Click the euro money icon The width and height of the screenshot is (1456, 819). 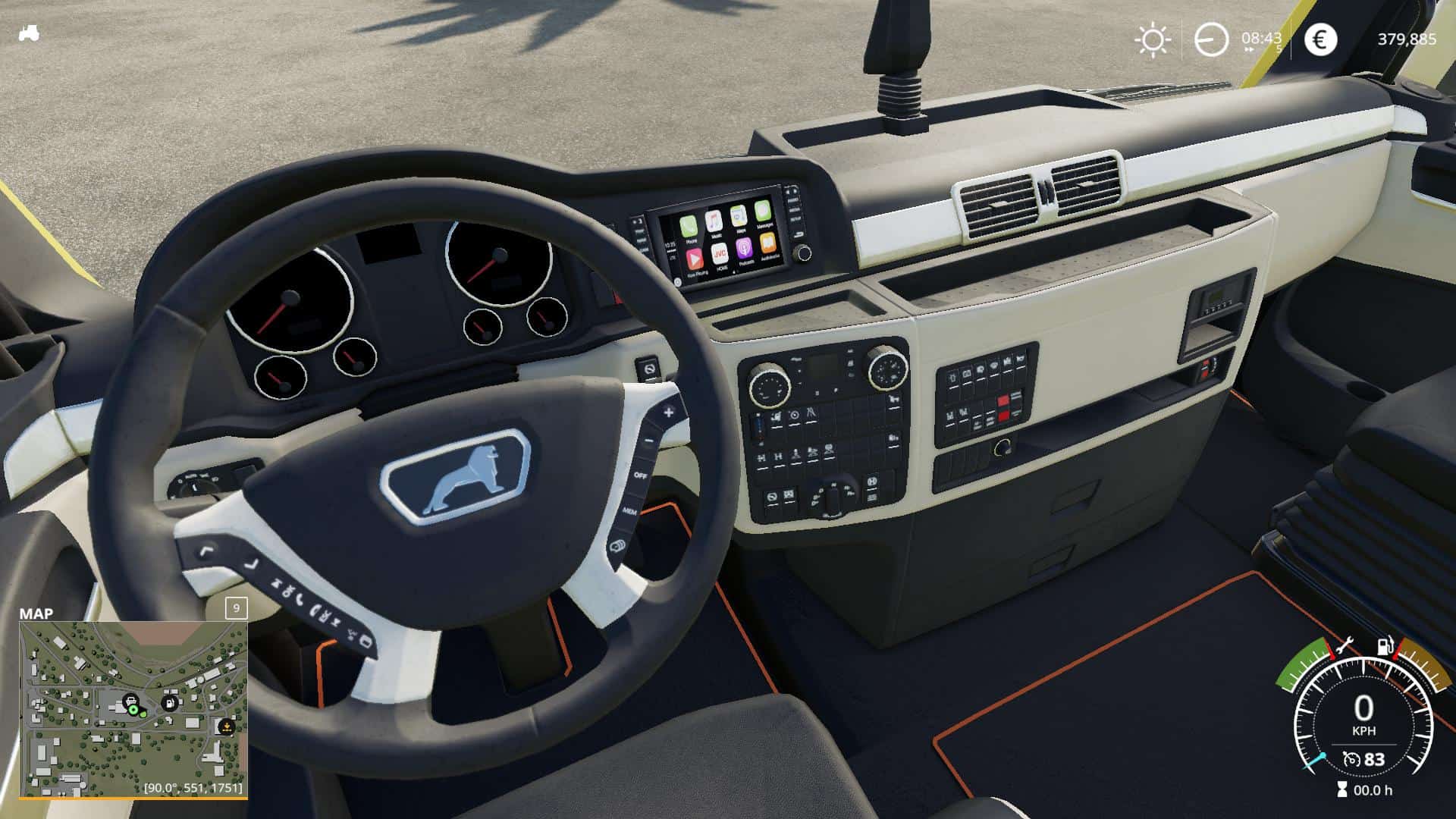coord(1319,39)
